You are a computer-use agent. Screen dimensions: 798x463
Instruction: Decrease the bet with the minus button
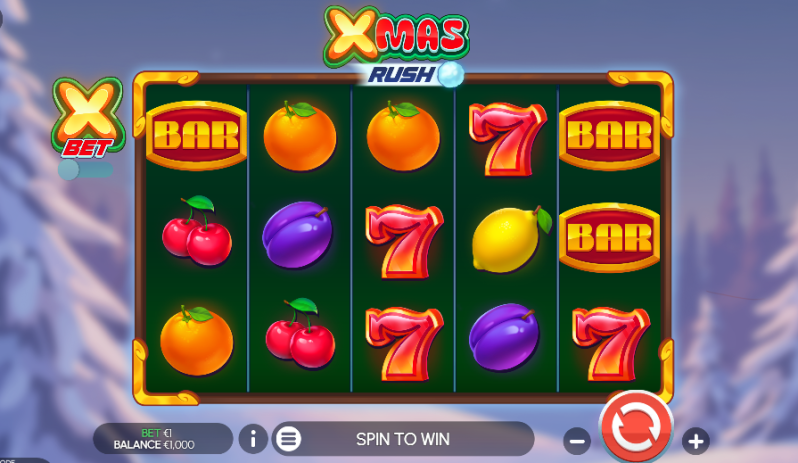coord(577,440)
